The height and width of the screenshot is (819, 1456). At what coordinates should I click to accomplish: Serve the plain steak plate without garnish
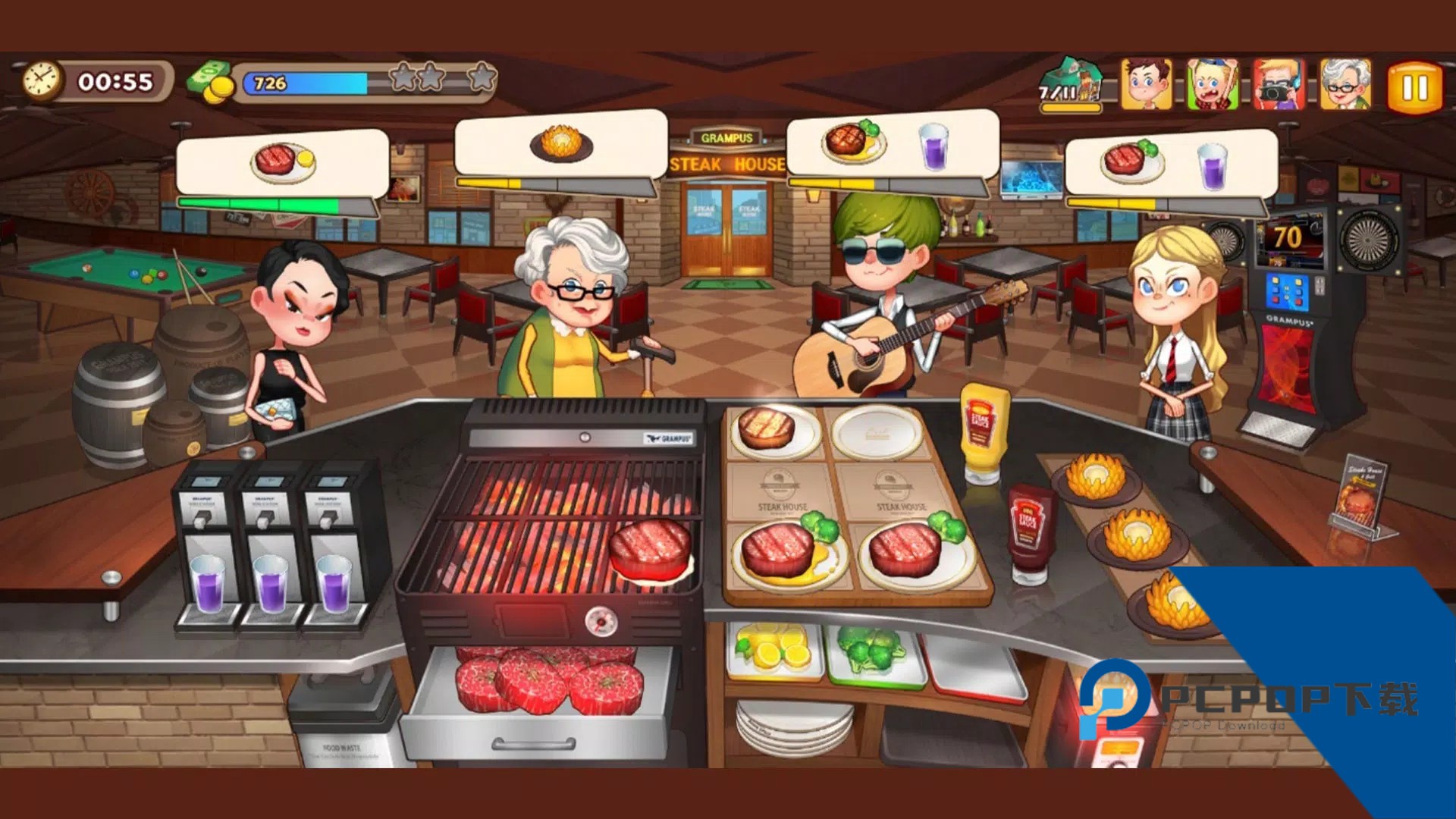click(773, 432)
